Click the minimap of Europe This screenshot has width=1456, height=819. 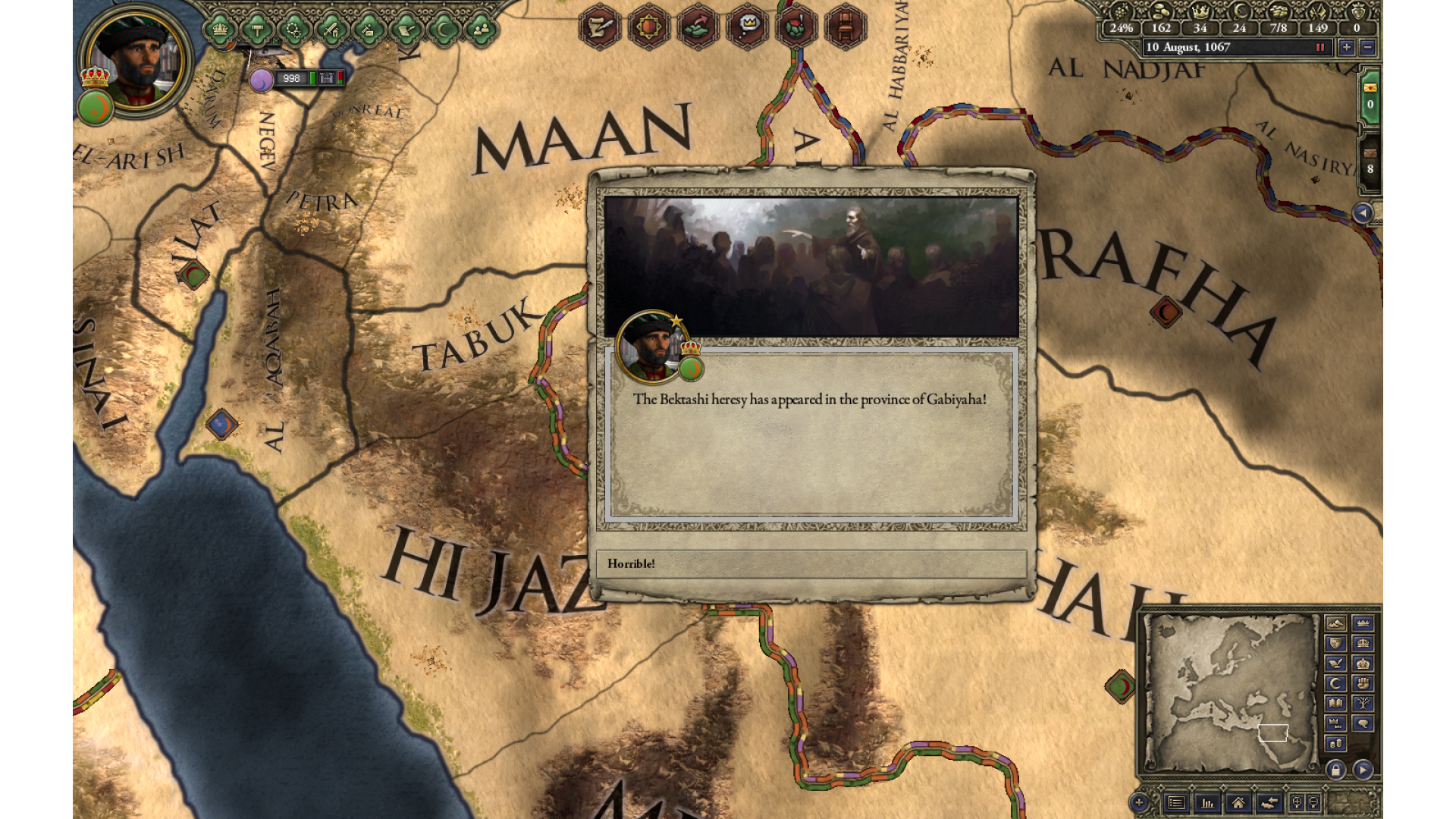[x=1231, y=692]
